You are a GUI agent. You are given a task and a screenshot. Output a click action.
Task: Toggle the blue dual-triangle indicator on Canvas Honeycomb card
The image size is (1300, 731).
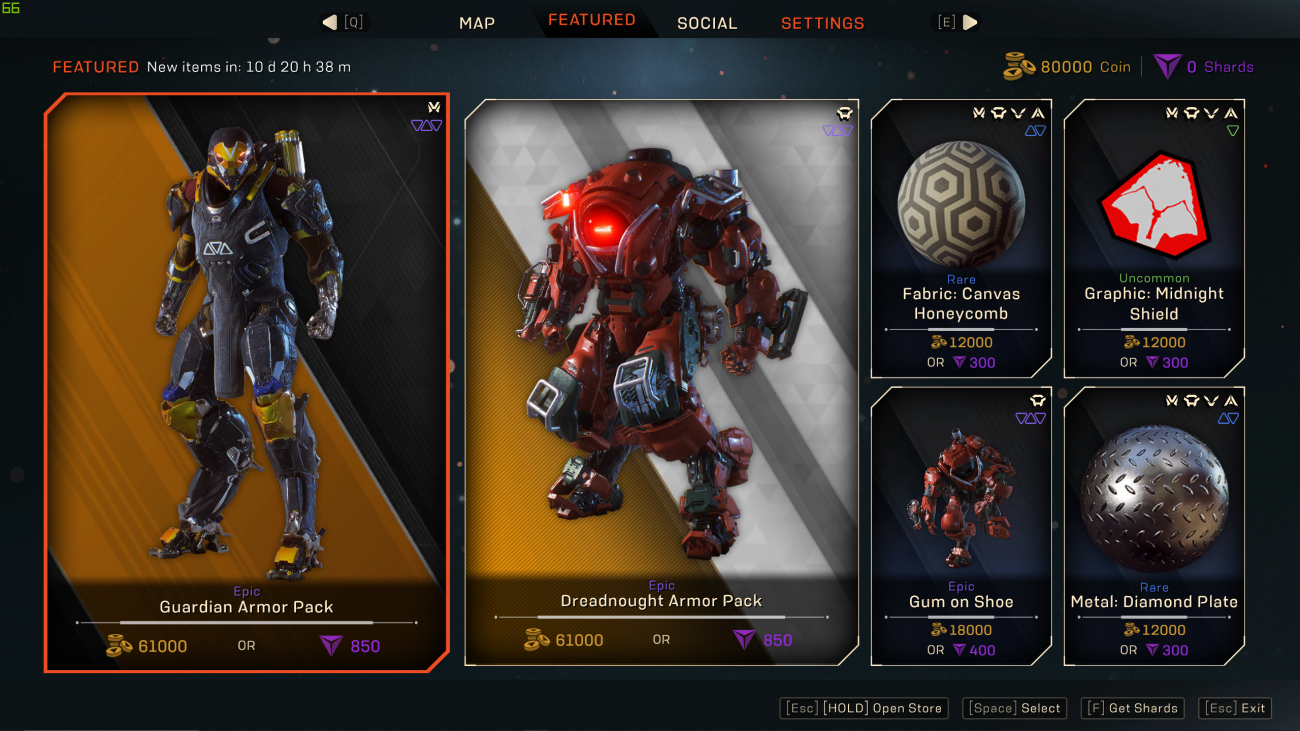pyautogui.click(x=1035, y=130)
